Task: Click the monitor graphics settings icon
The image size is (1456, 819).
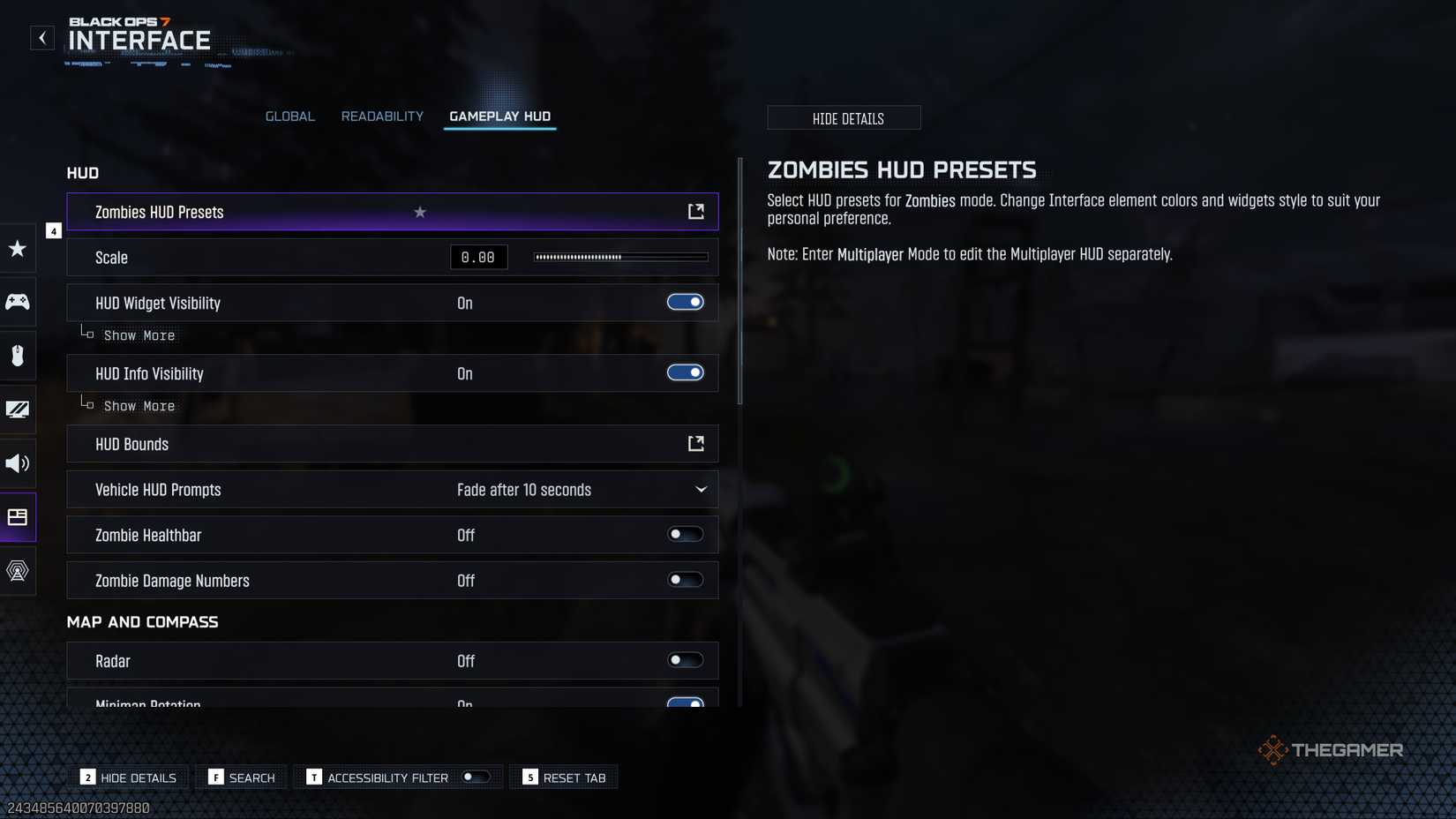Action: click(x=17, y=409)
